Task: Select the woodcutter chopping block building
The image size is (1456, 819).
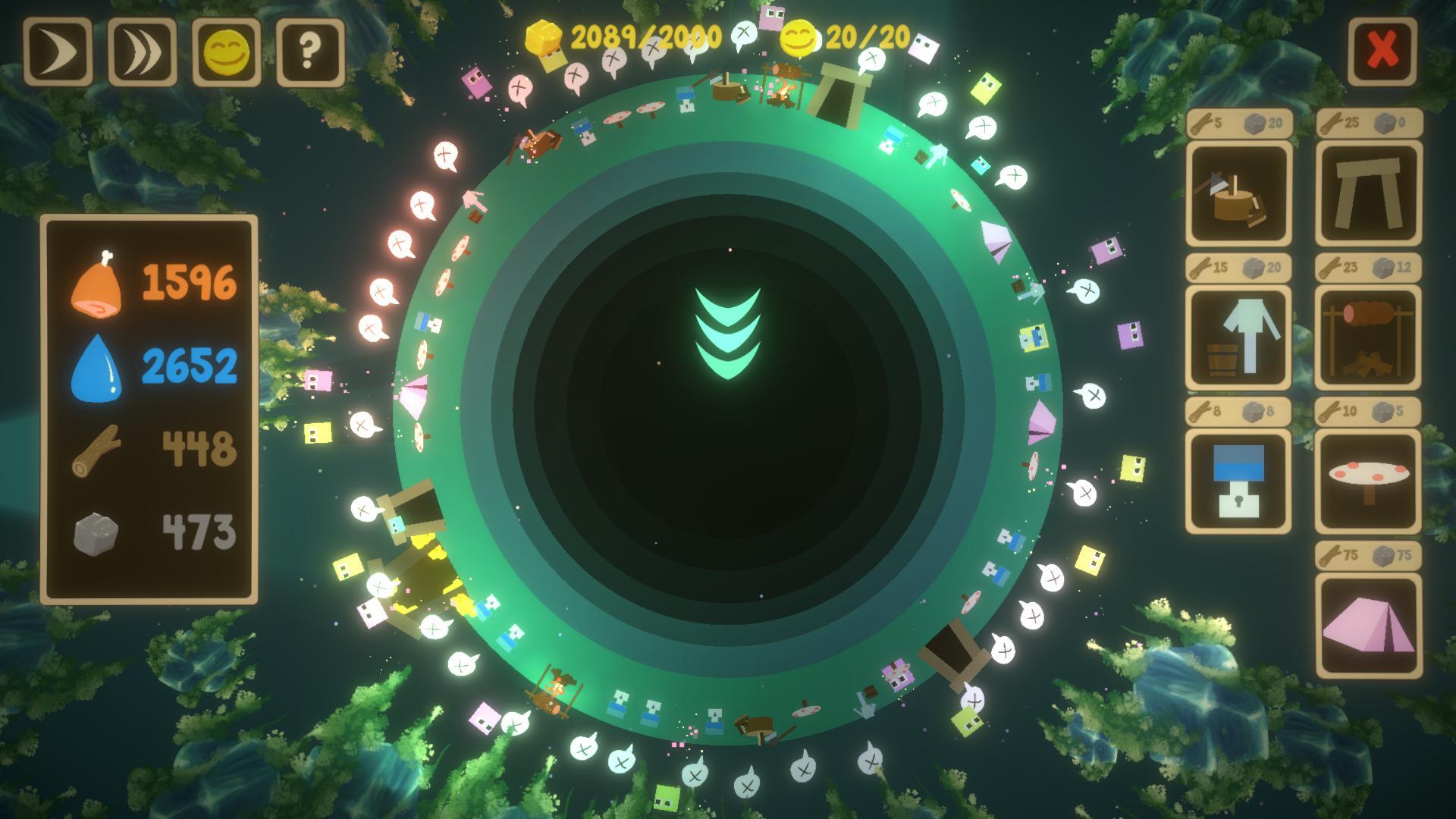Action: pyautogui.click(x=1238, y=193)
